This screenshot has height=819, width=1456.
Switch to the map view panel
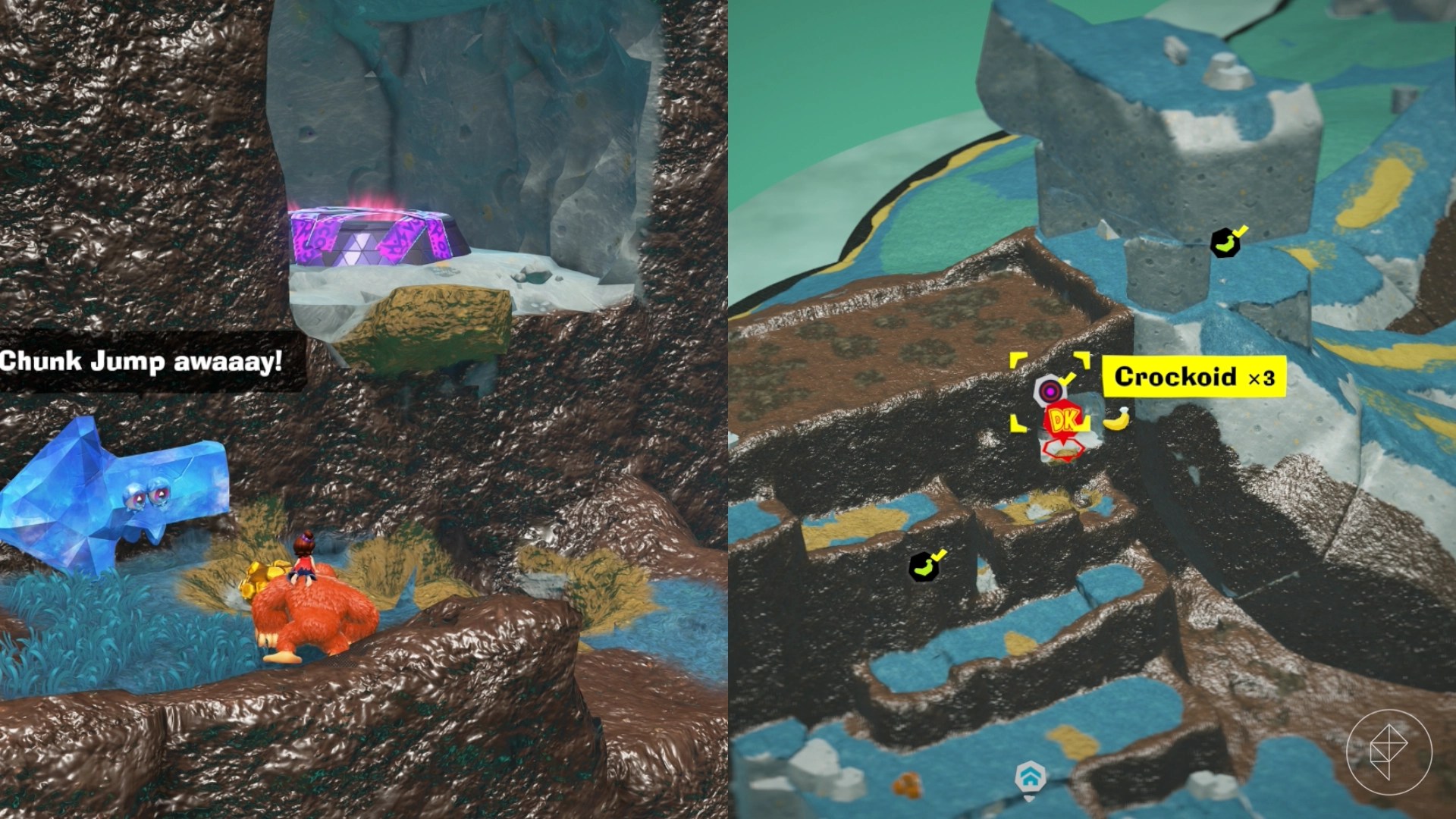pyautogui.click(x=1092, y=409)
